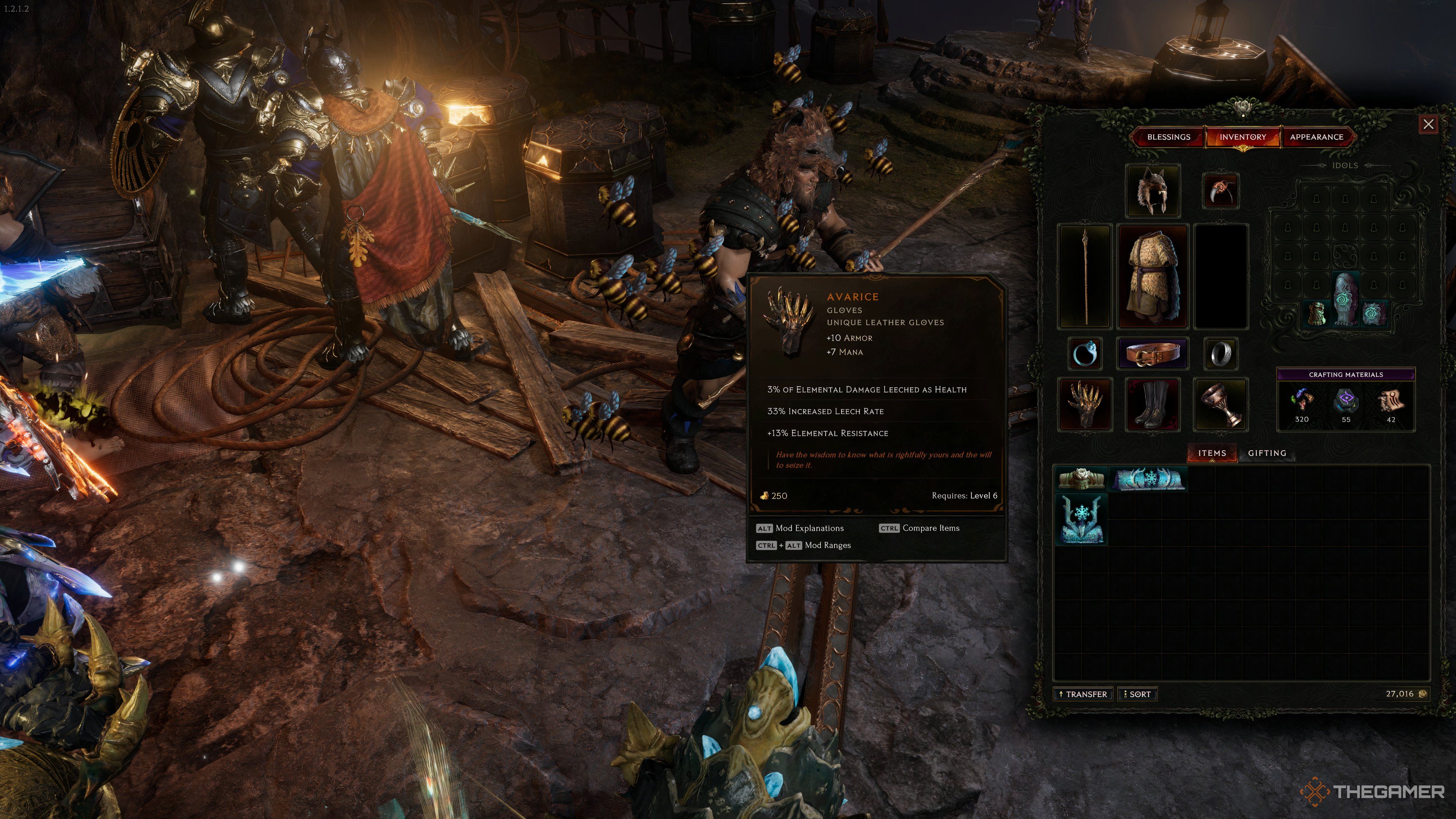Viewport: 1456px width, 819px height.
Task: Select the equipped staff weapon slot
Action: [1085, 276]
